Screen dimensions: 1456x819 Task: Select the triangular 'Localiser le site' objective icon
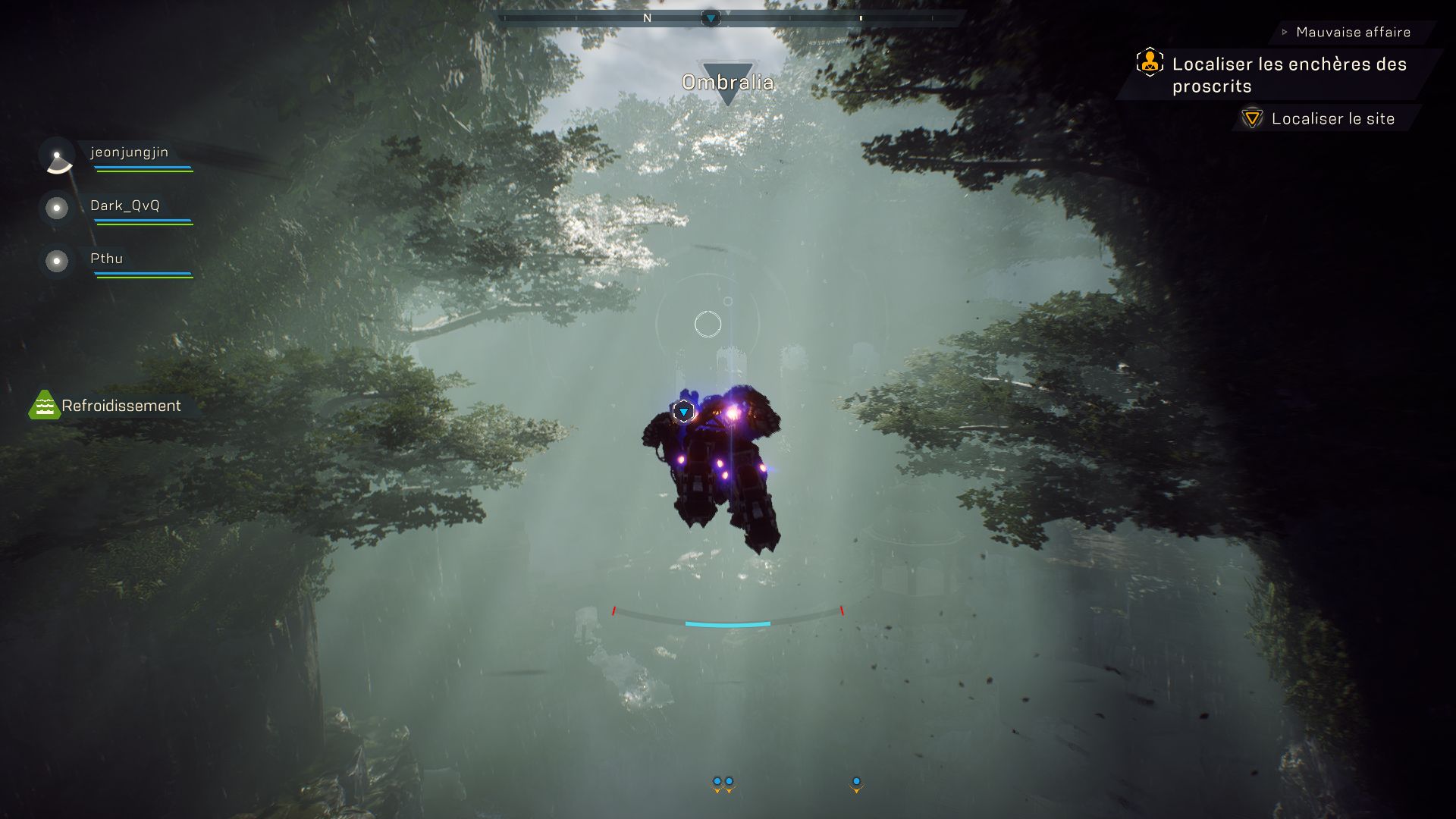point(1250,119)
